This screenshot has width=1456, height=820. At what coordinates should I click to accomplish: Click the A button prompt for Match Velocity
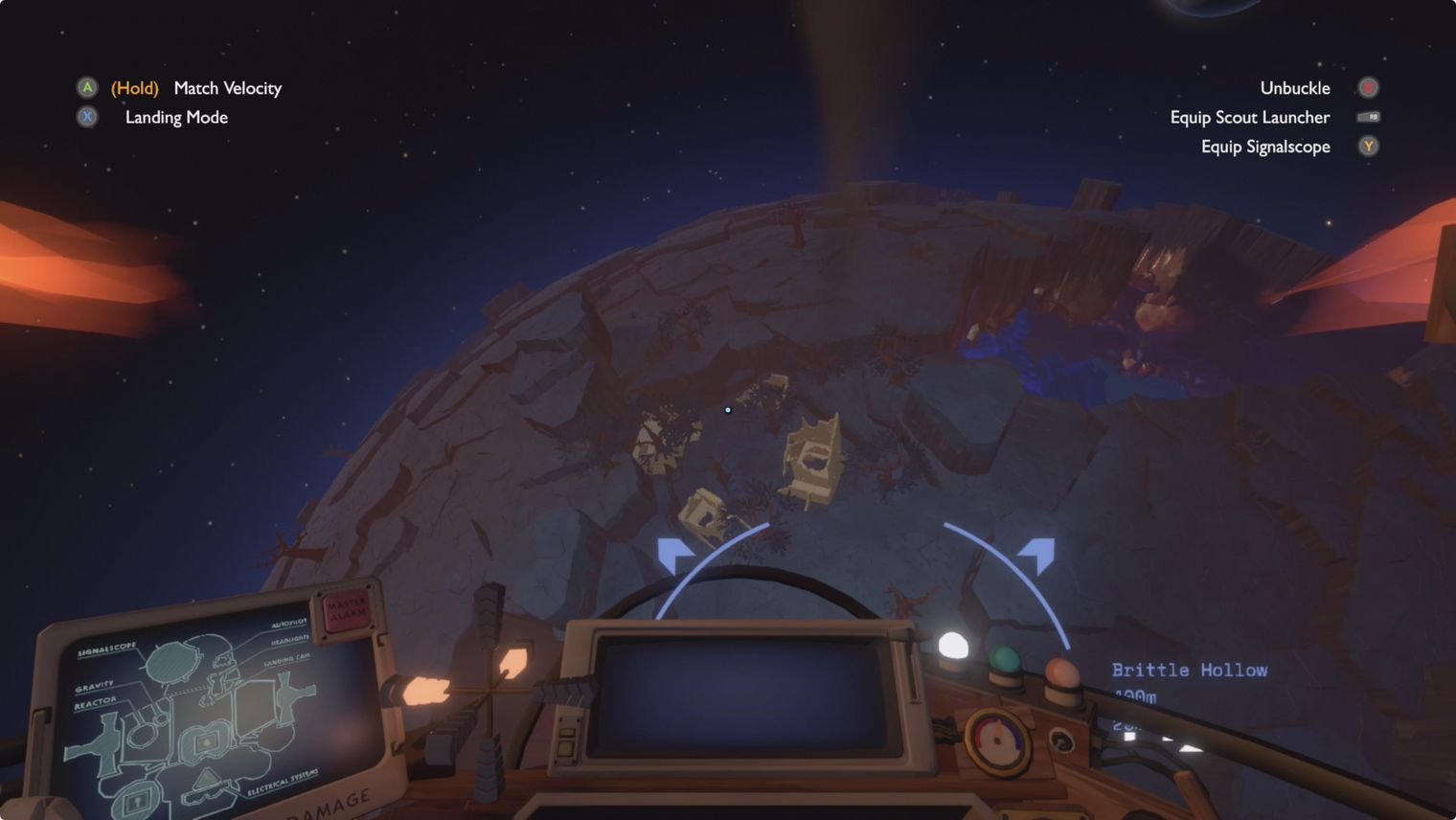pyautogui.click(x=87, y=87)
